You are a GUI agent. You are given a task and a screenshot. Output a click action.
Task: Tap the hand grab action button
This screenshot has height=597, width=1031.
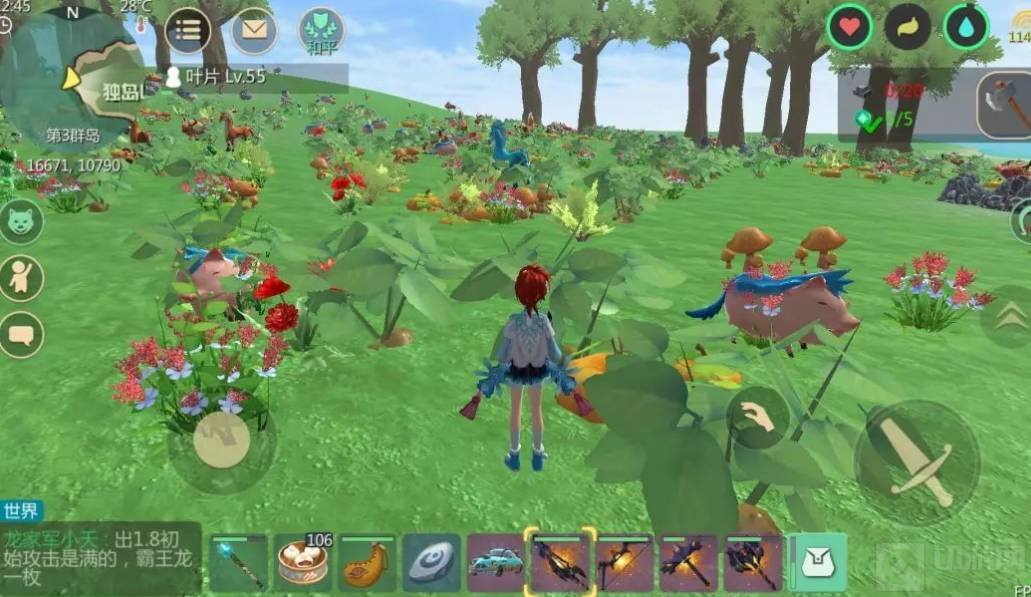[x=758, y=418]
